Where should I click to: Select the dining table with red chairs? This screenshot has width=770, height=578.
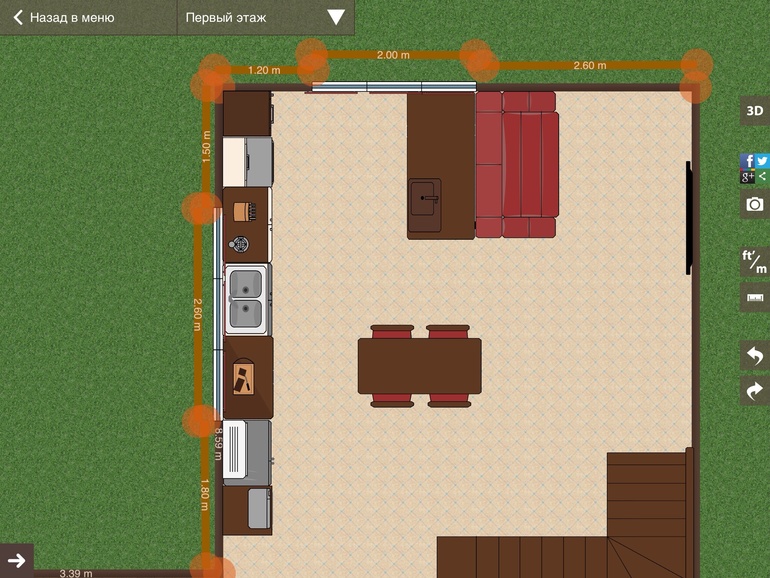pyautogui.click(x=419, y=367)
